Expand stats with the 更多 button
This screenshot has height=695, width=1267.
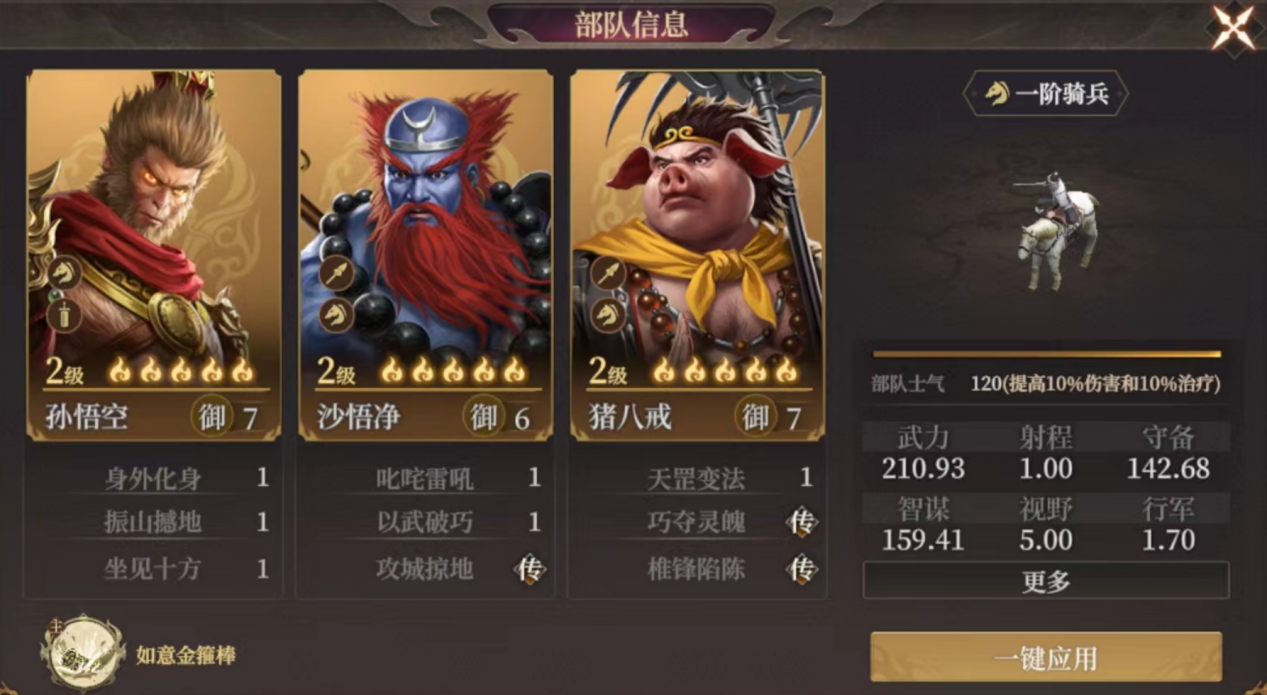(1045, 581)
